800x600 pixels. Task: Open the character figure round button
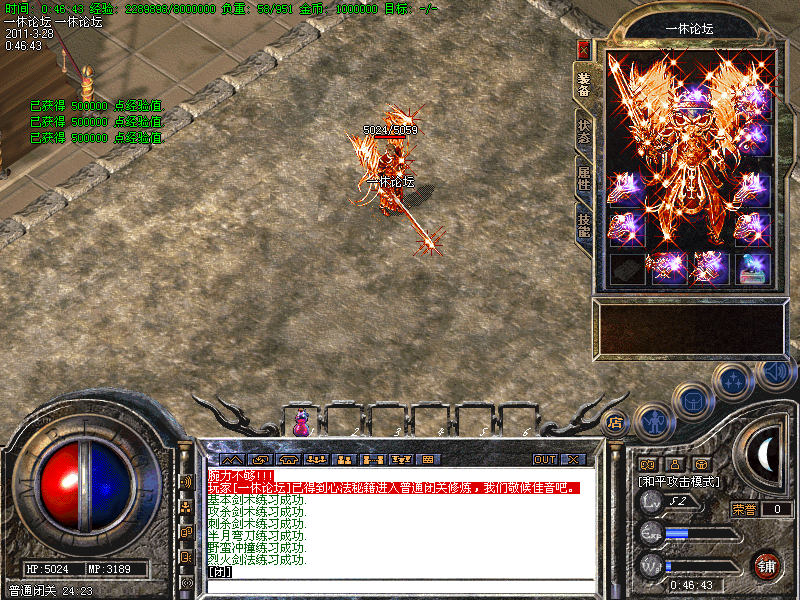(655, 421)
